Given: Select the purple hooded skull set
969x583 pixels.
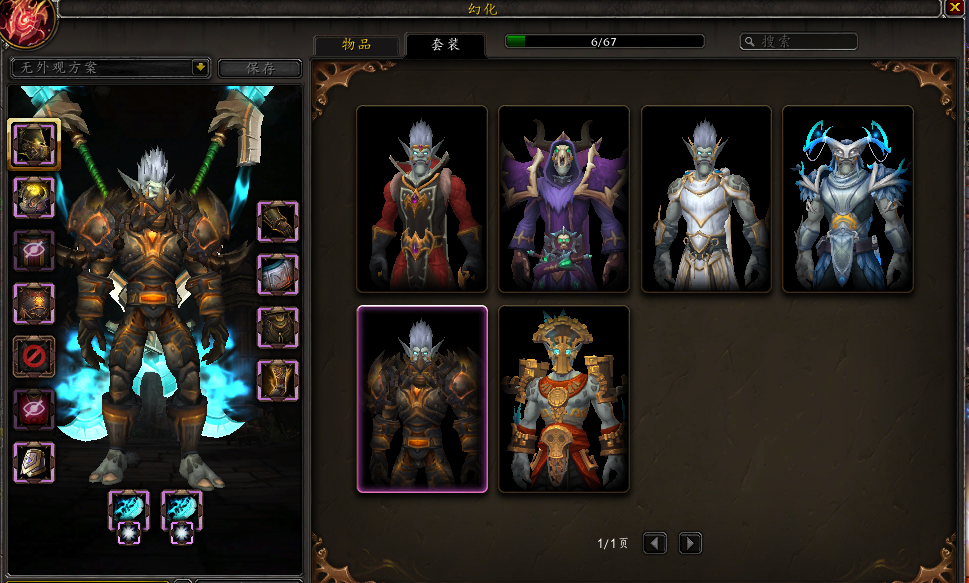Looking at the screenshot, I should (564, 199).
